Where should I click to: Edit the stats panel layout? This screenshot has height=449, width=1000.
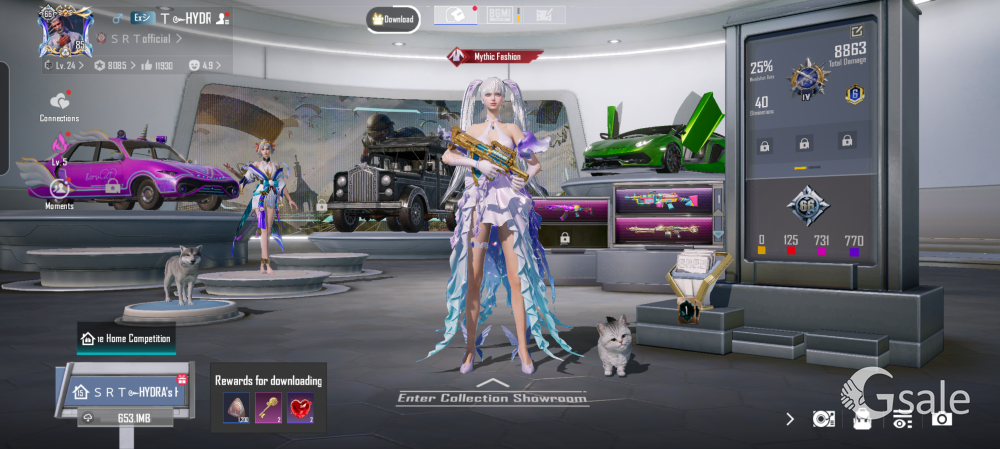tap(857, 32)
